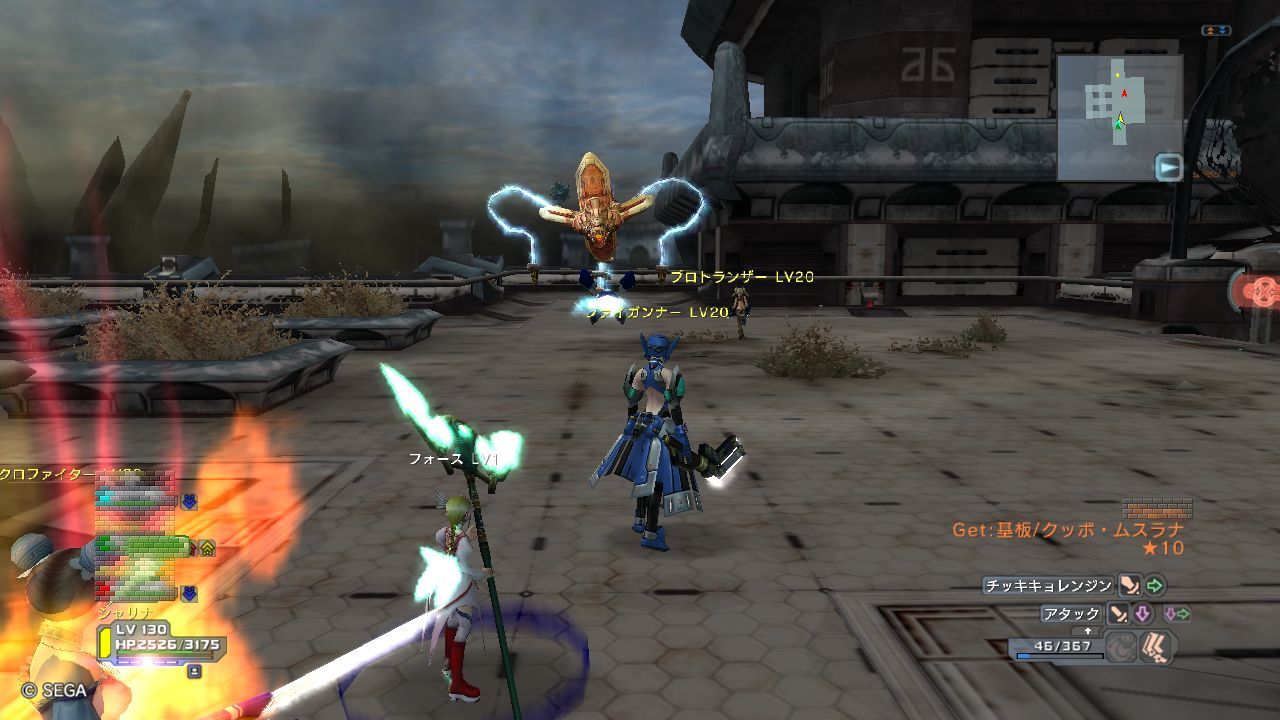Click the orange and blue indicator above the minimap

(1216, 31)
